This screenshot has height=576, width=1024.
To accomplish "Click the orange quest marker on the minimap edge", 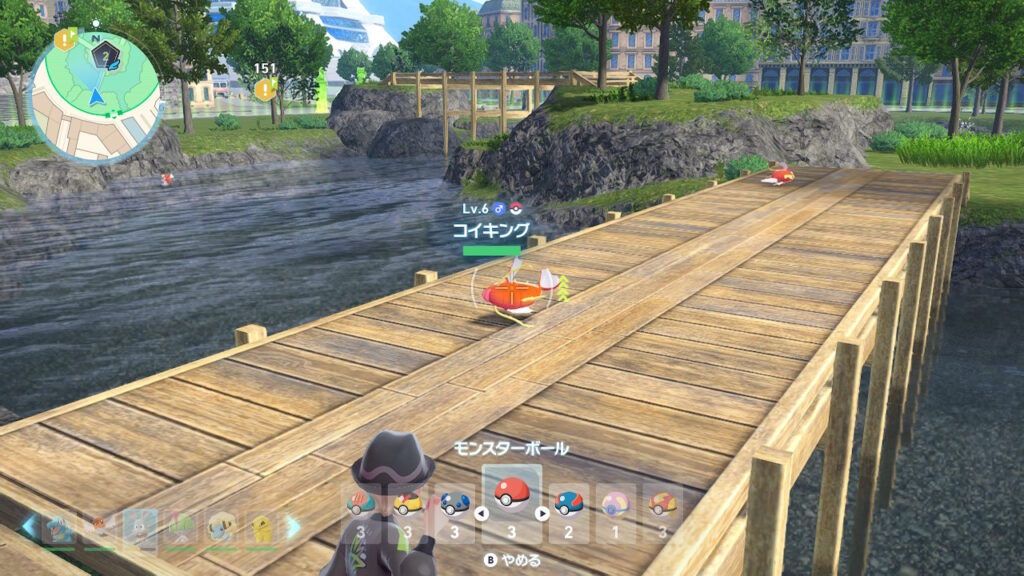I will (66, 40).
